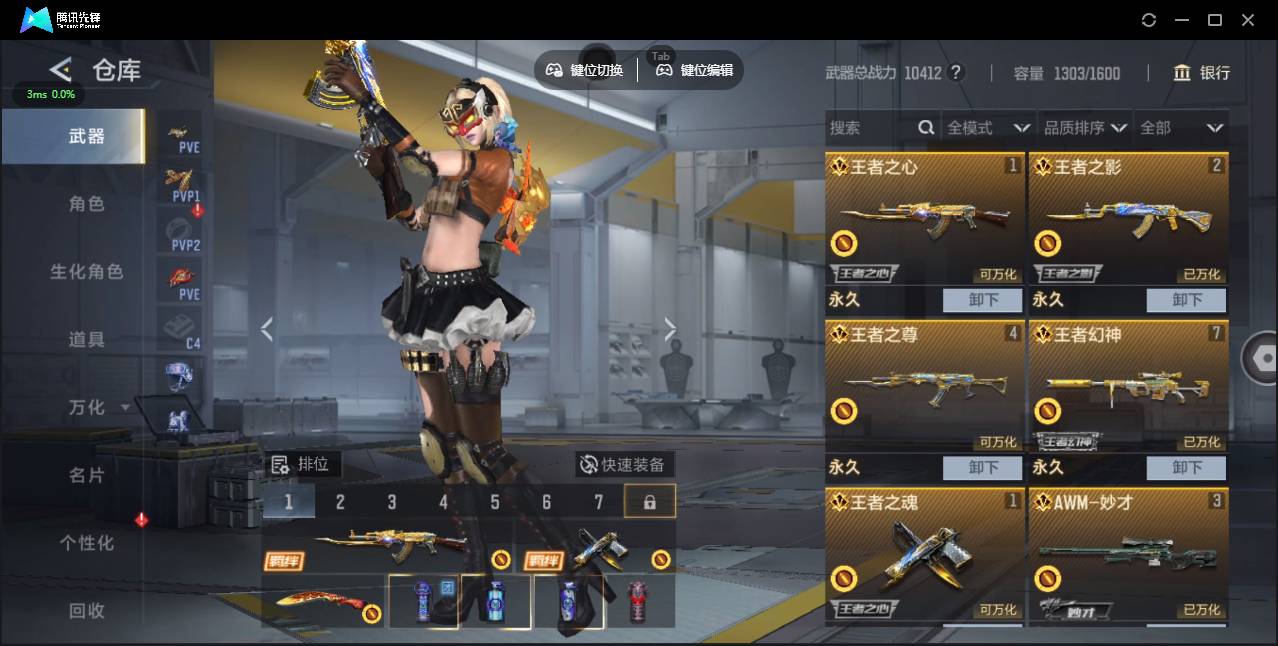Switch to the 角色 category

tap(86, 204)
